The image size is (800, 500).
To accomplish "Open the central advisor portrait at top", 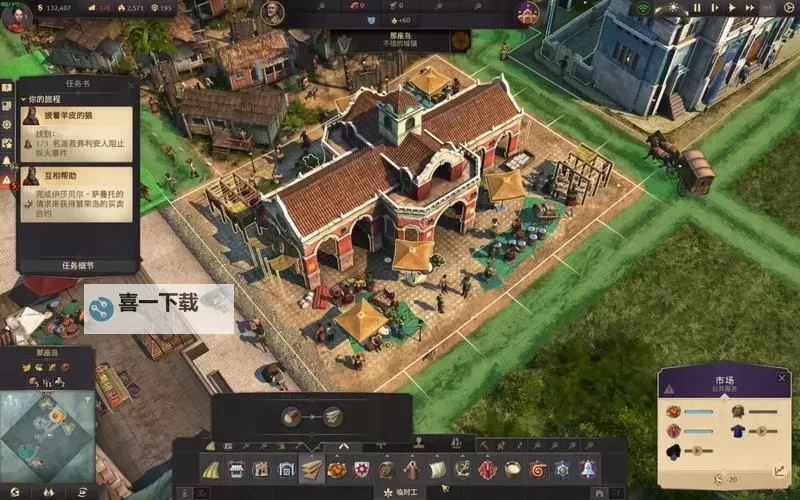I will (271, 12).
